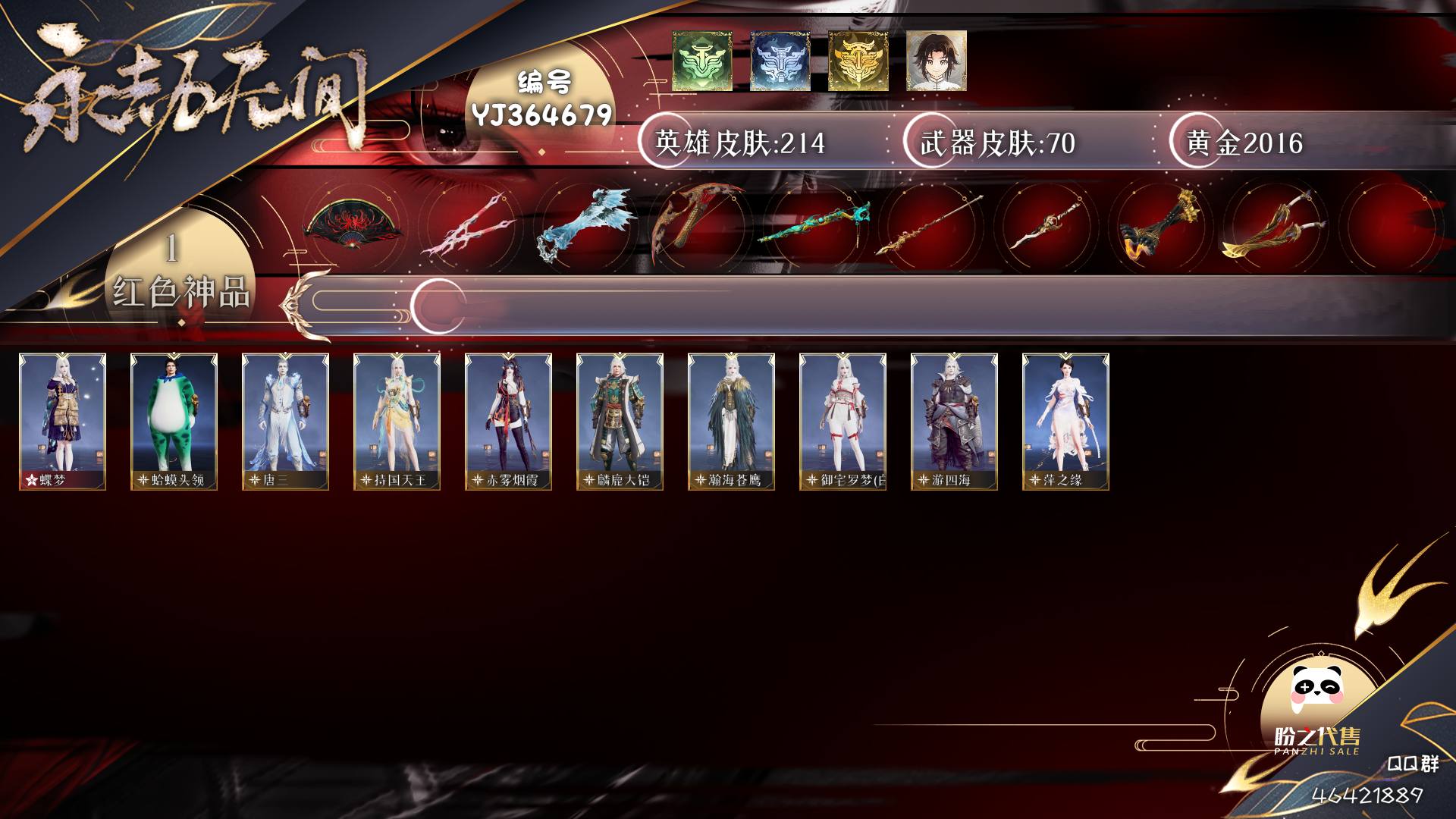Select the 瀚海苍鹰 skin card
This screenshot has width=1456, height=819.
pos(731,421)
